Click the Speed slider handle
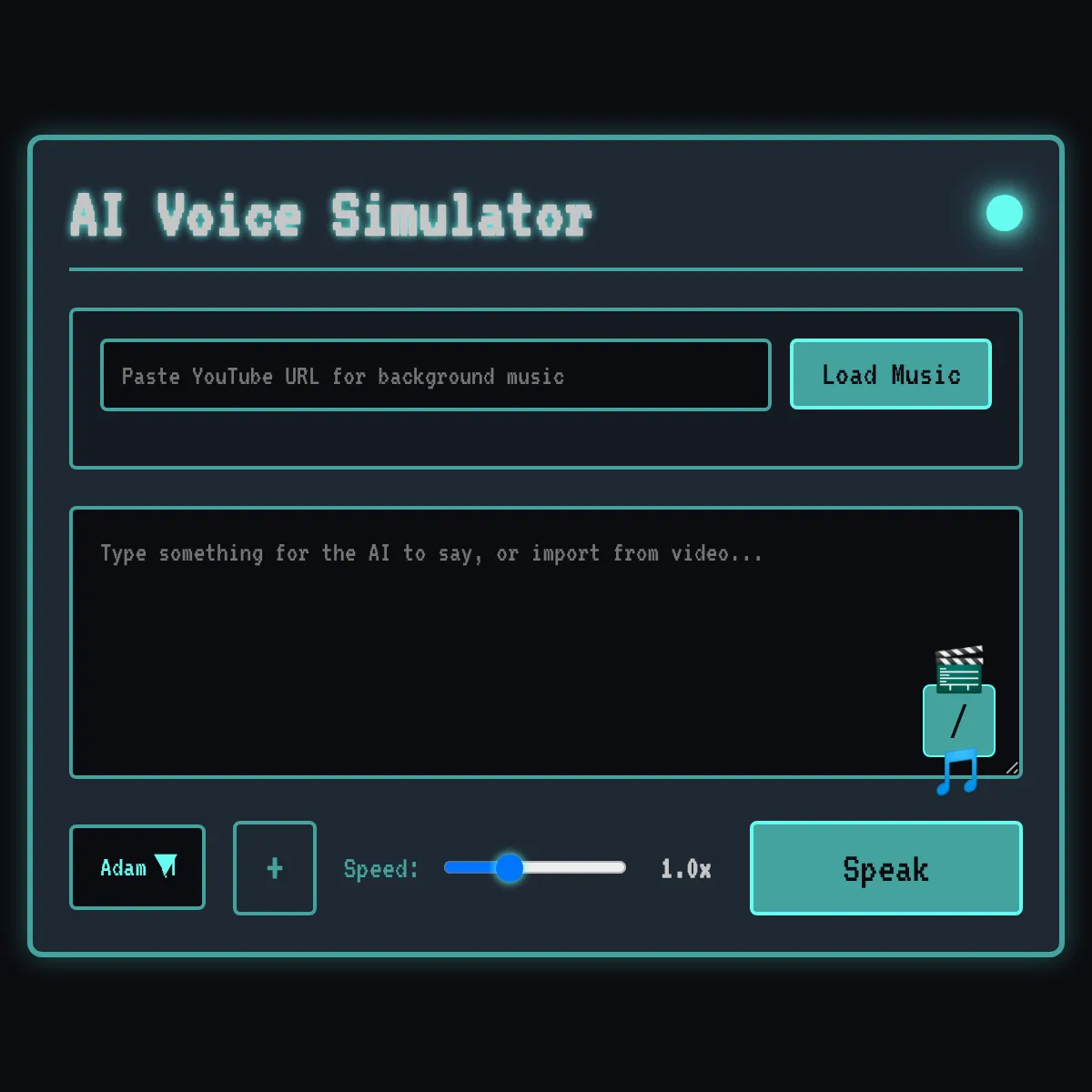 [510, 868]
